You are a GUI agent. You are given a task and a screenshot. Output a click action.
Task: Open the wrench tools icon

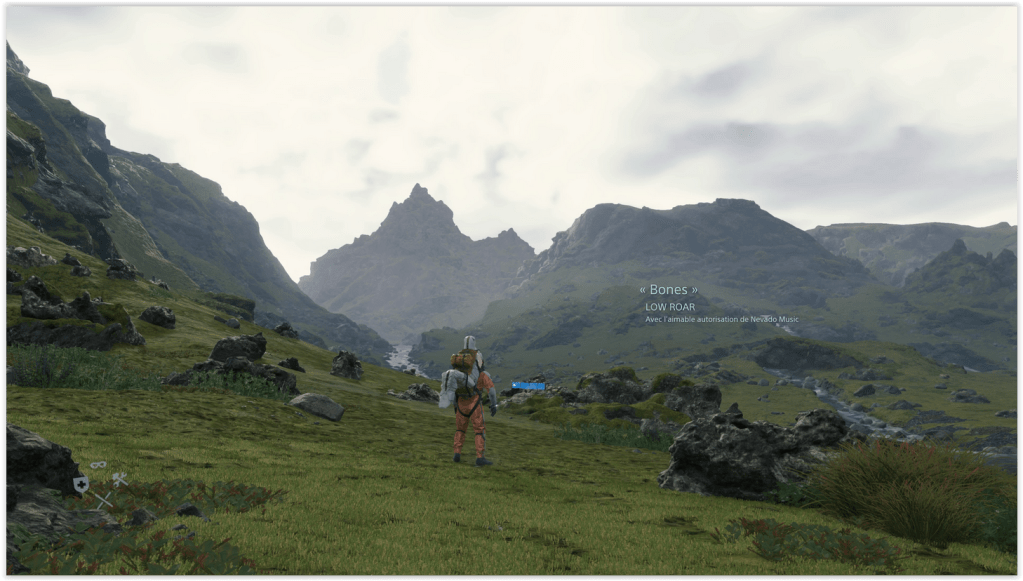point(119,479)
